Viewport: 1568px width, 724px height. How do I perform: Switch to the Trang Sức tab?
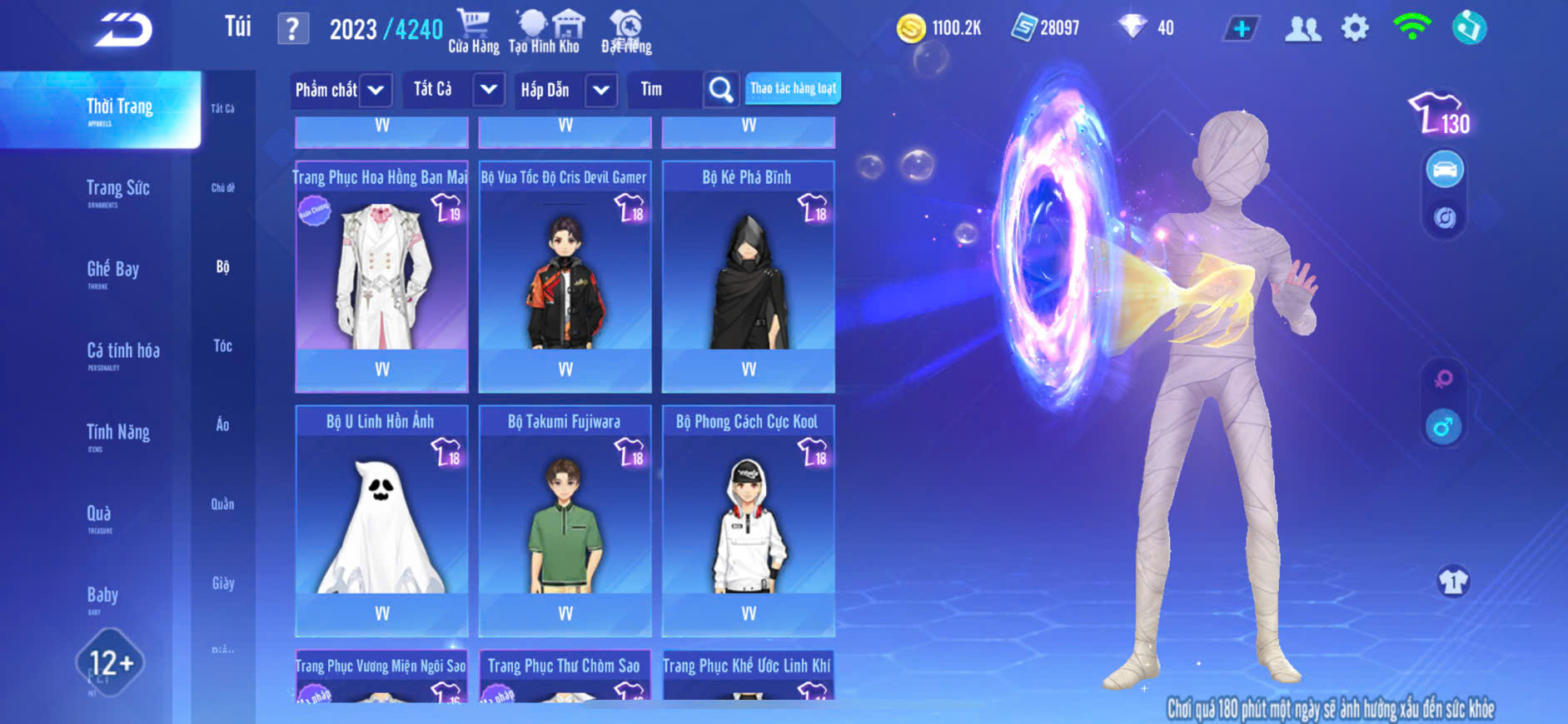117,191
